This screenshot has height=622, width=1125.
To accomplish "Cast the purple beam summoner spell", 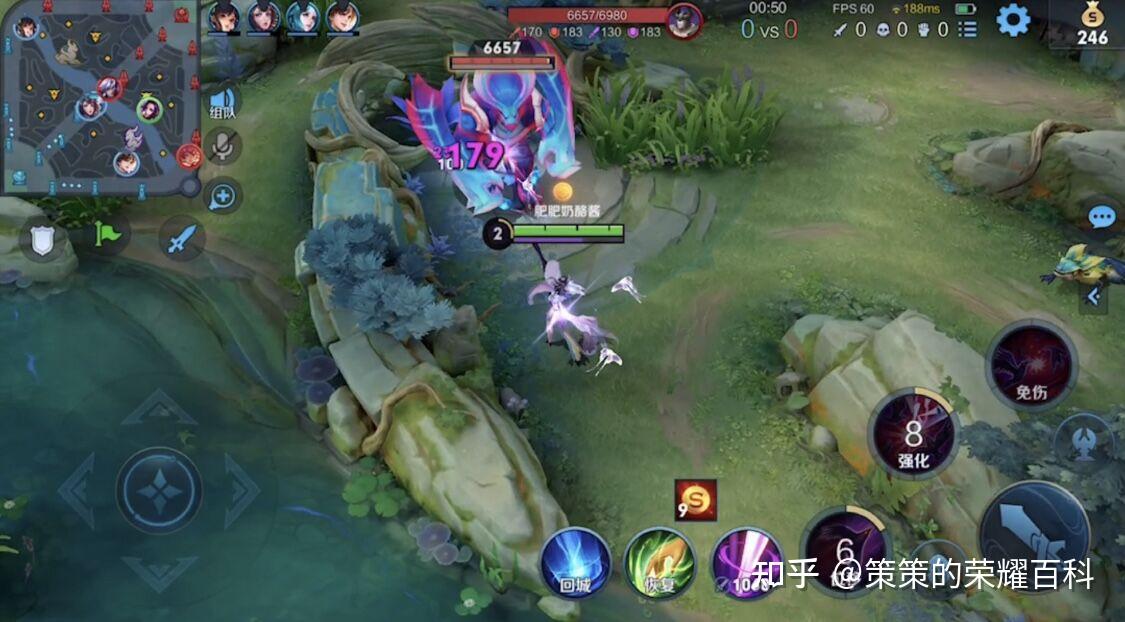I will coord(746,564).
